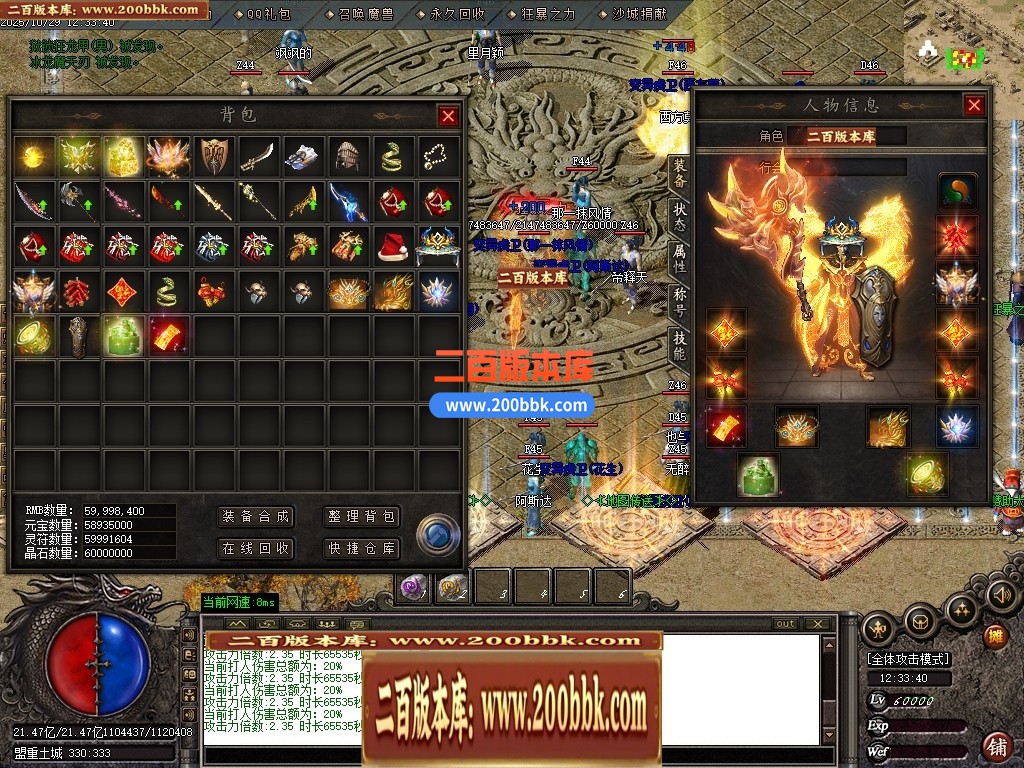Close the 背包 inventory window
This screenshot has height=768, width=1024.
(448, 116)
